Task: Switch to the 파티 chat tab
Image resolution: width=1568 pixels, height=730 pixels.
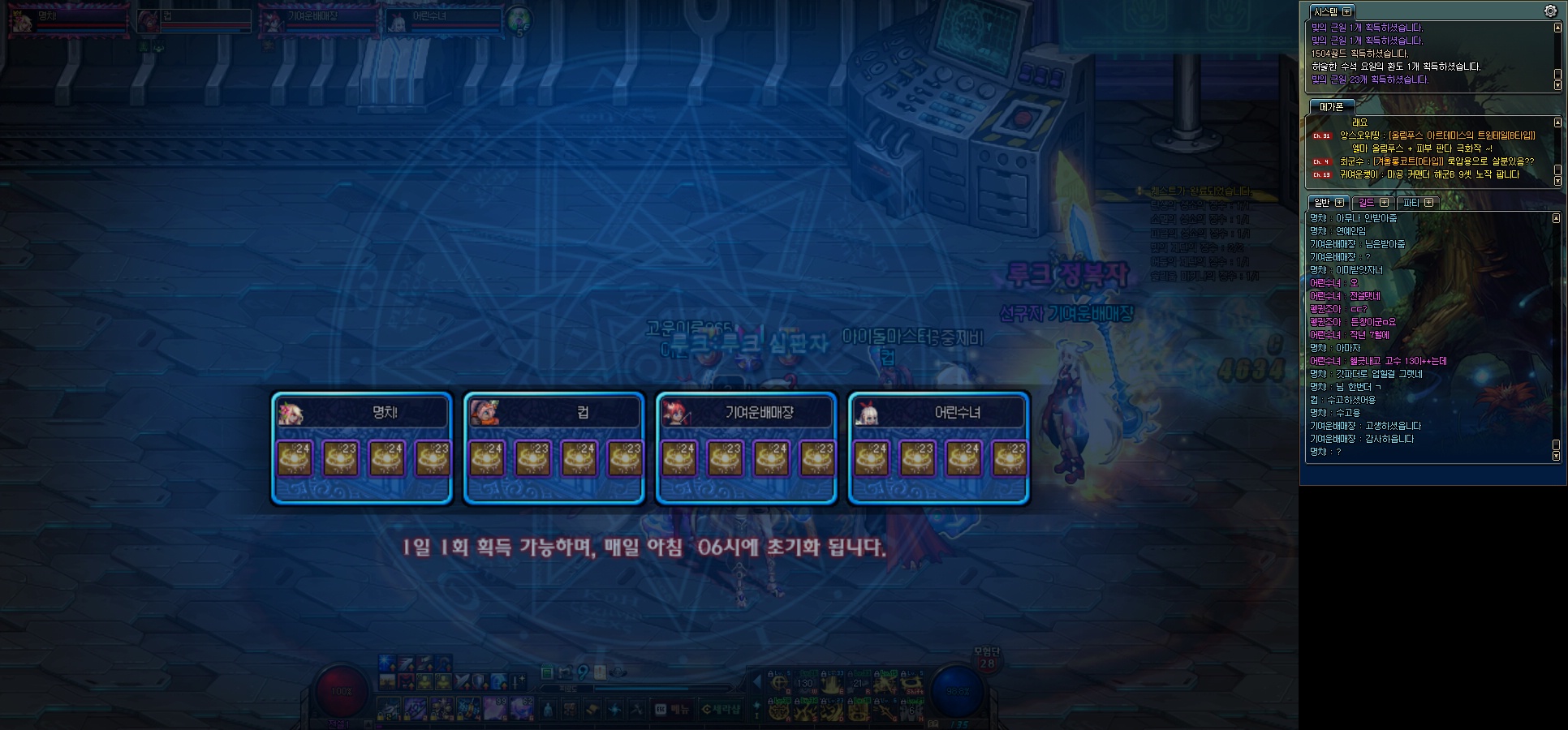Action: (x=1418, y=202)
